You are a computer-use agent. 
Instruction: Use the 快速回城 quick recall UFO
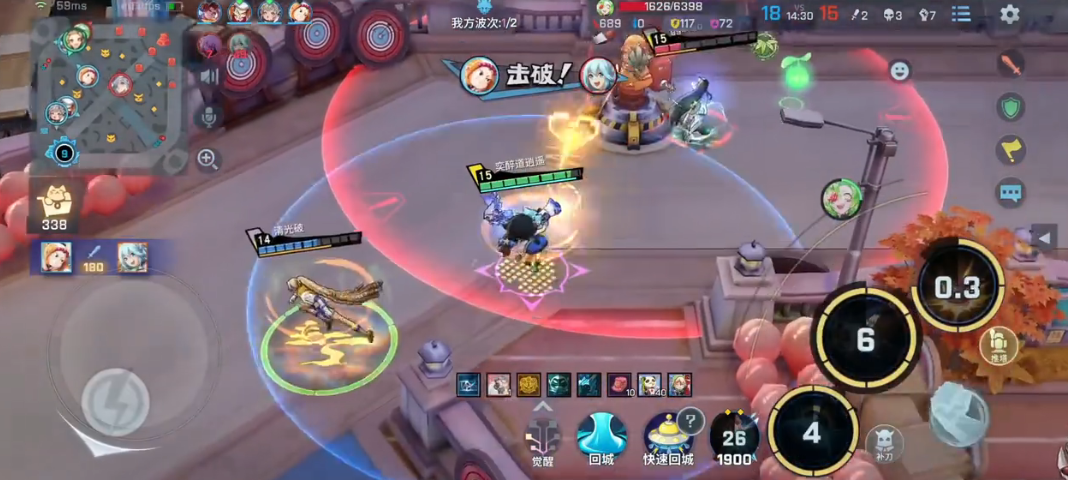tap(667, 436)
